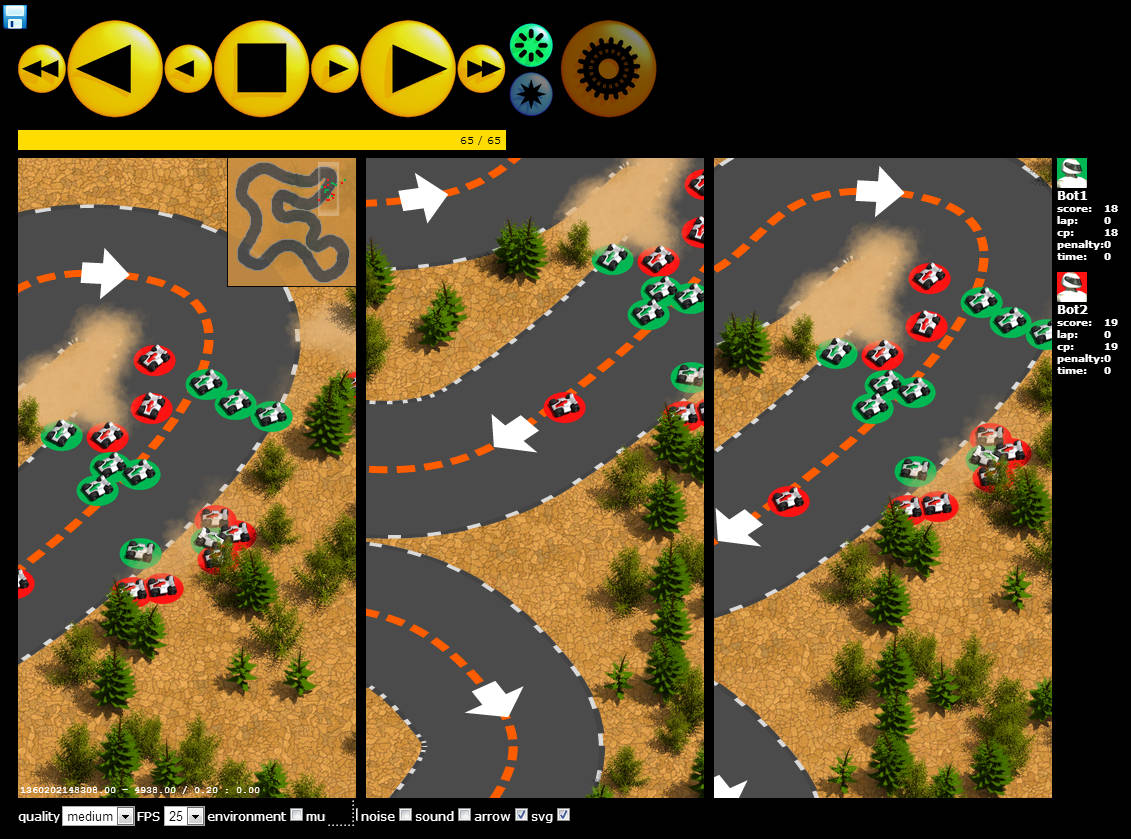Open the FPS dropdown showing 25
The height and width of the screenshot is (839, 1131).
184,816
